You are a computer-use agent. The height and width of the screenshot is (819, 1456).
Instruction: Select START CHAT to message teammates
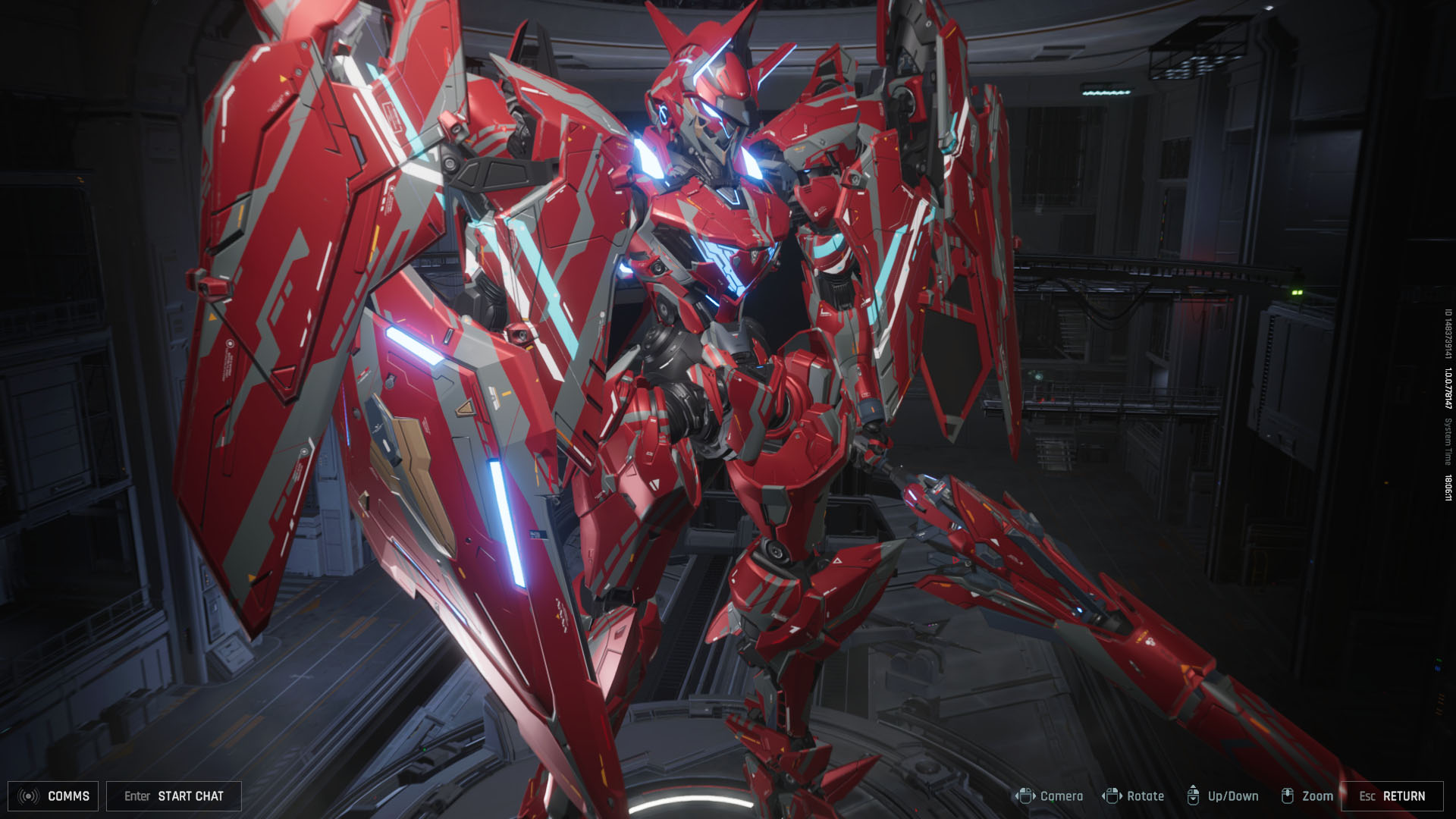click(191, 796)
